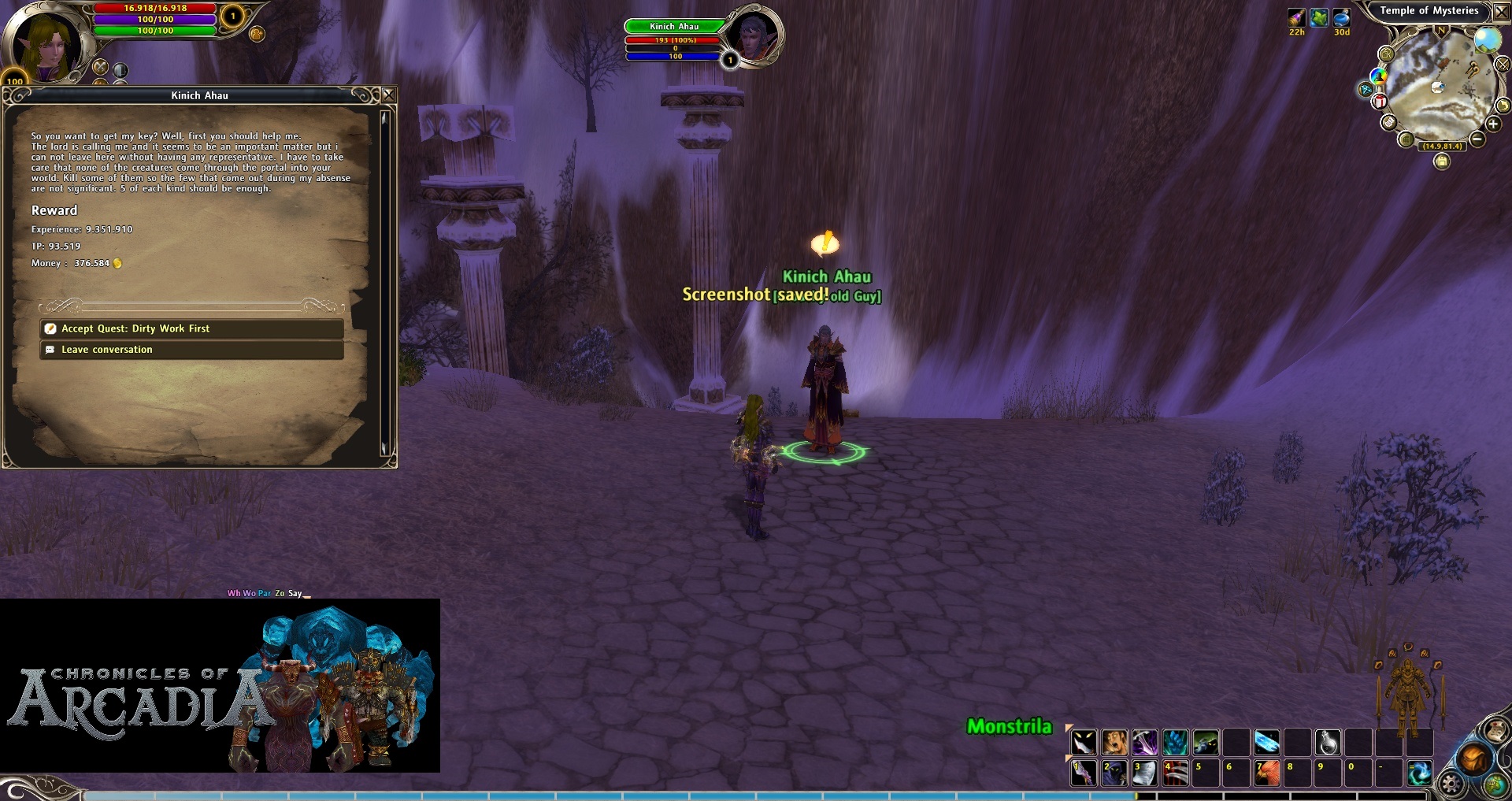
Task: Open the blue diamond shop icon
Action: point(1366,90)
